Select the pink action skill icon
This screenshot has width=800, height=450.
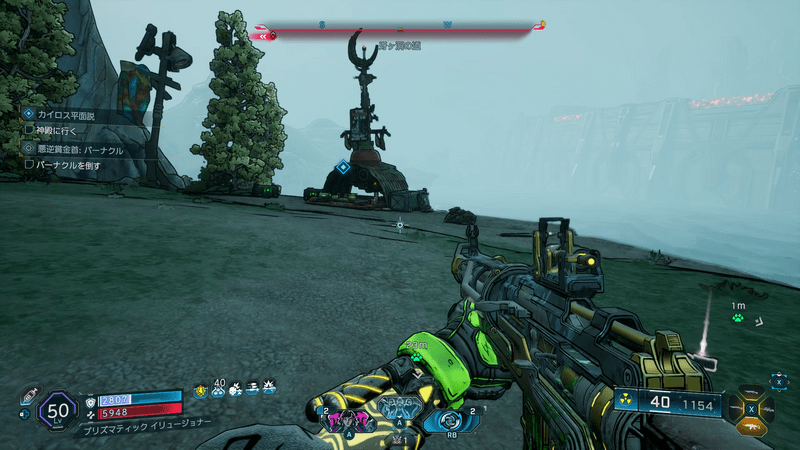[x=346, y=418]
